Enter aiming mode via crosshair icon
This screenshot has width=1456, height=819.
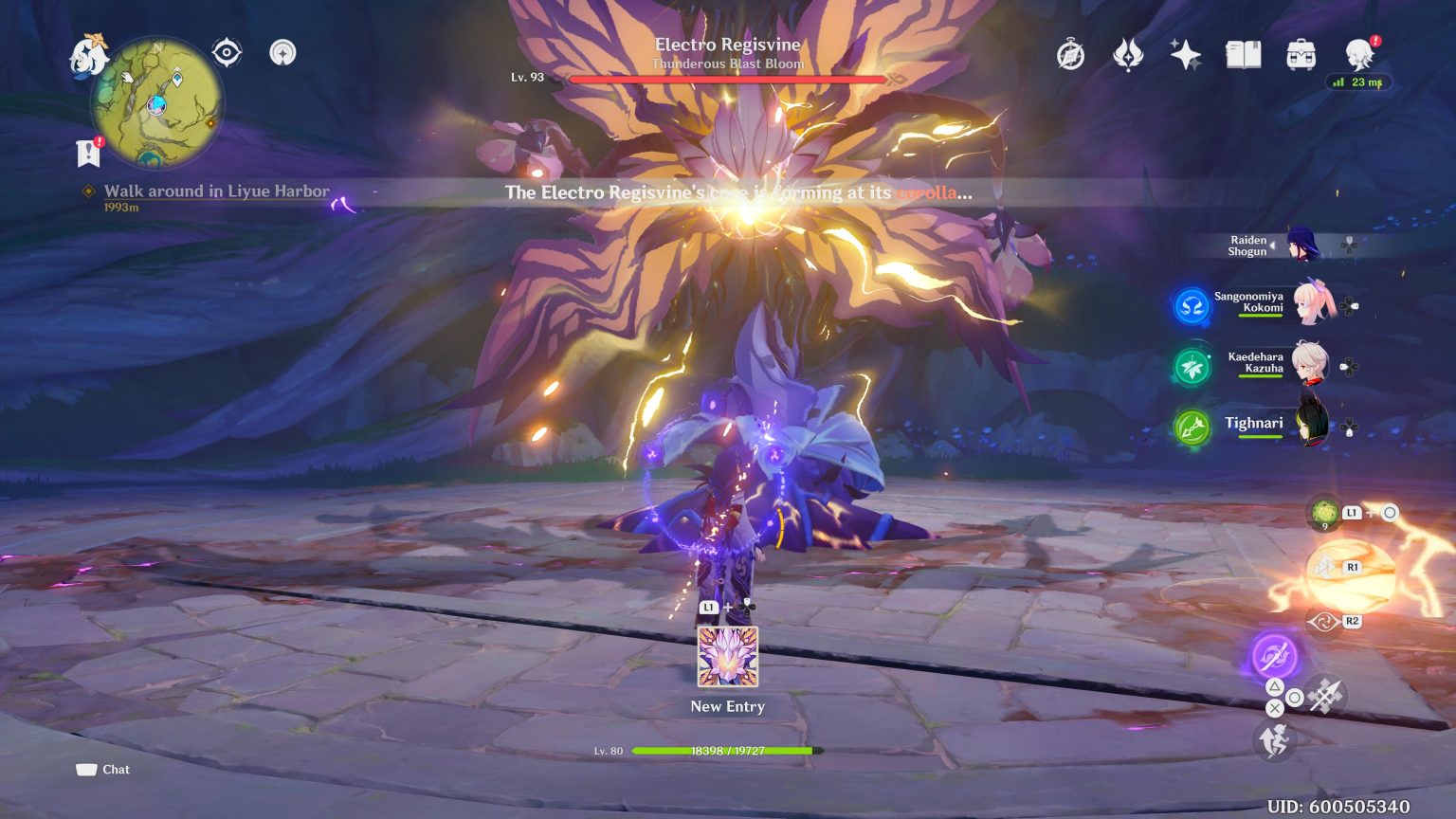(x=1324, y=693)
